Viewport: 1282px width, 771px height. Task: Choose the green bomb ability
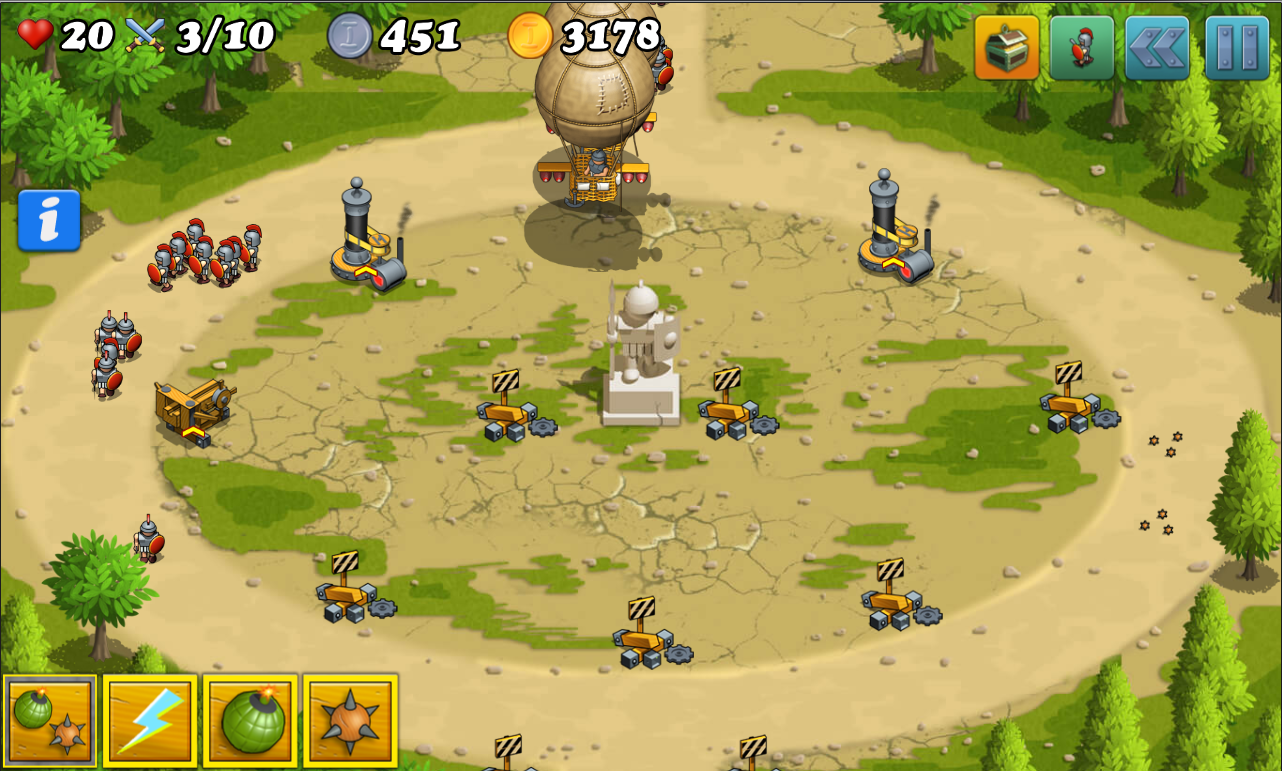coord(250,721)
